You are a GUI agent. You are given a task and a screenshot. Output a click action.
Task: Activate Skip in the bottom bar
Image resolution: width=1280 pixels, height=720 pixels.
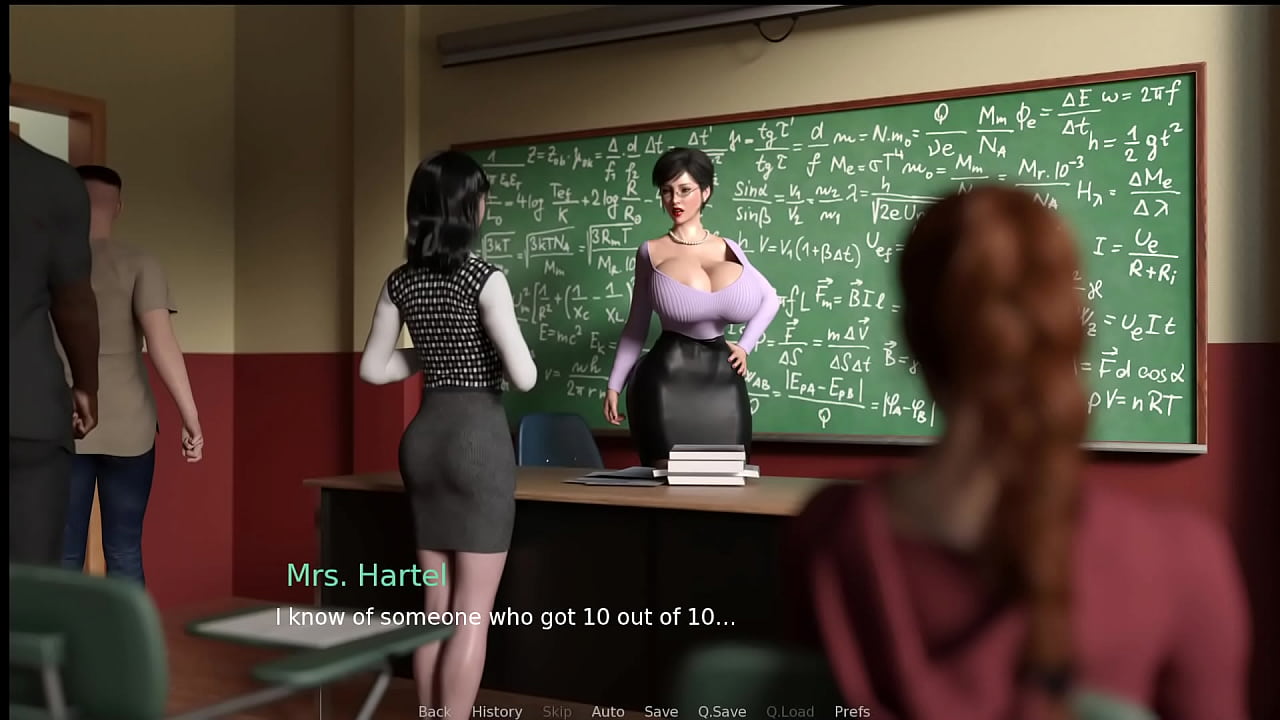click(x=557, y=711)
